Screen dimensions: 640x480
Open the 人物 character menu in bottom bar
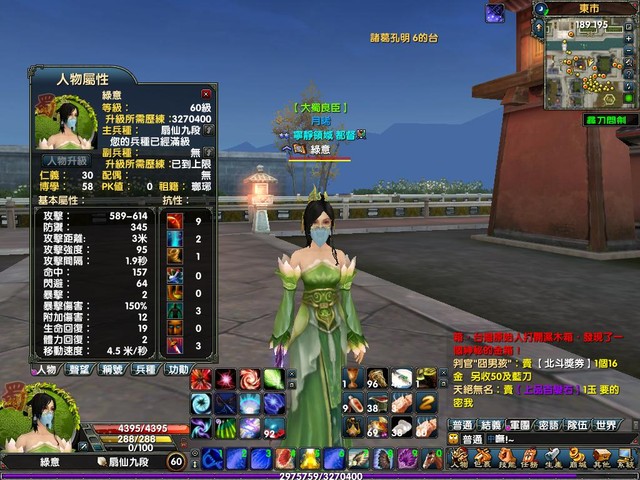[x=459, y=459]
